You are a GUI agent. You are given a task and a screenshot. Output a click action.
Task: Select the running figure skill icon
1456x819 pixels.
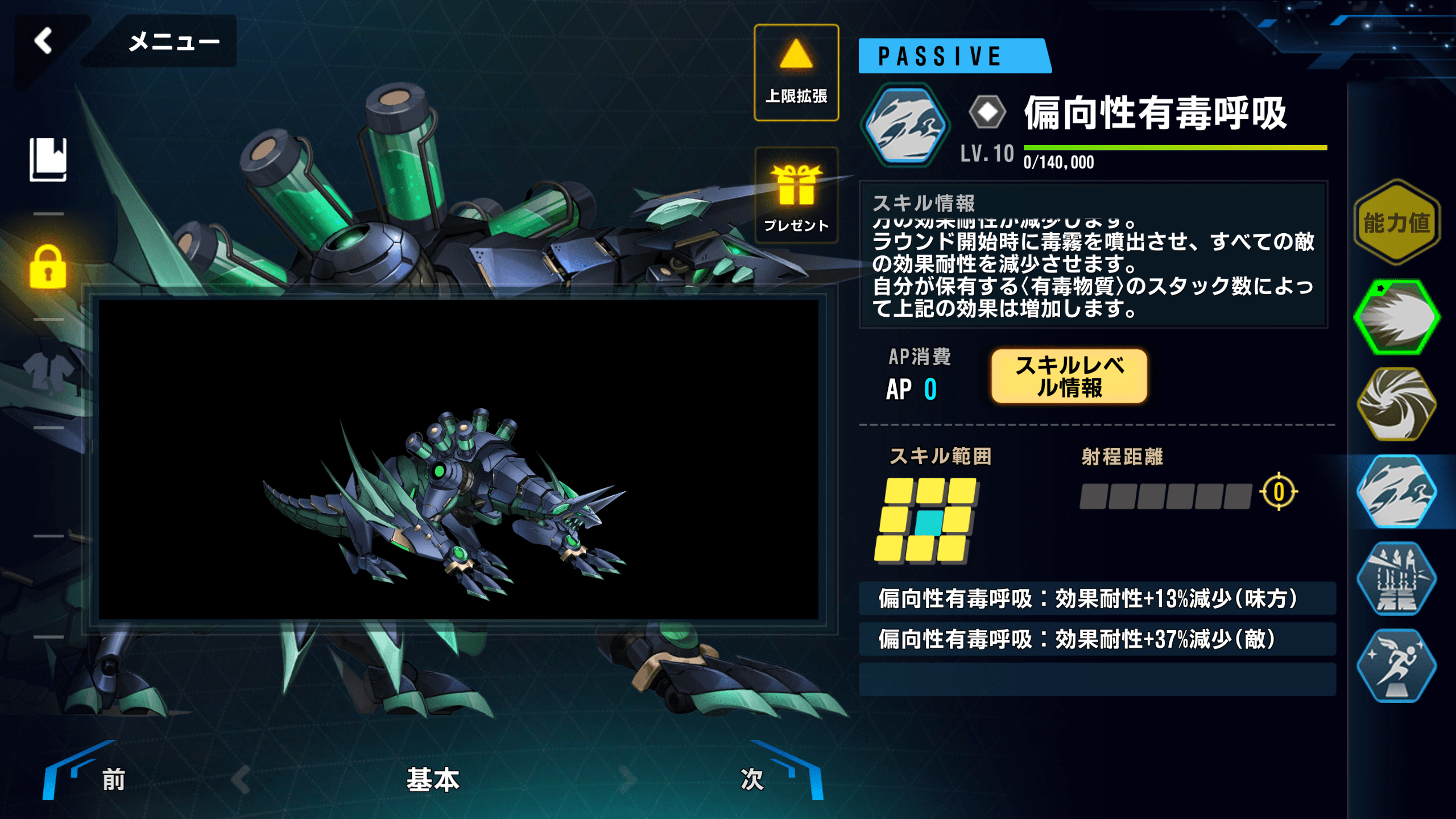pos(1396,666)
